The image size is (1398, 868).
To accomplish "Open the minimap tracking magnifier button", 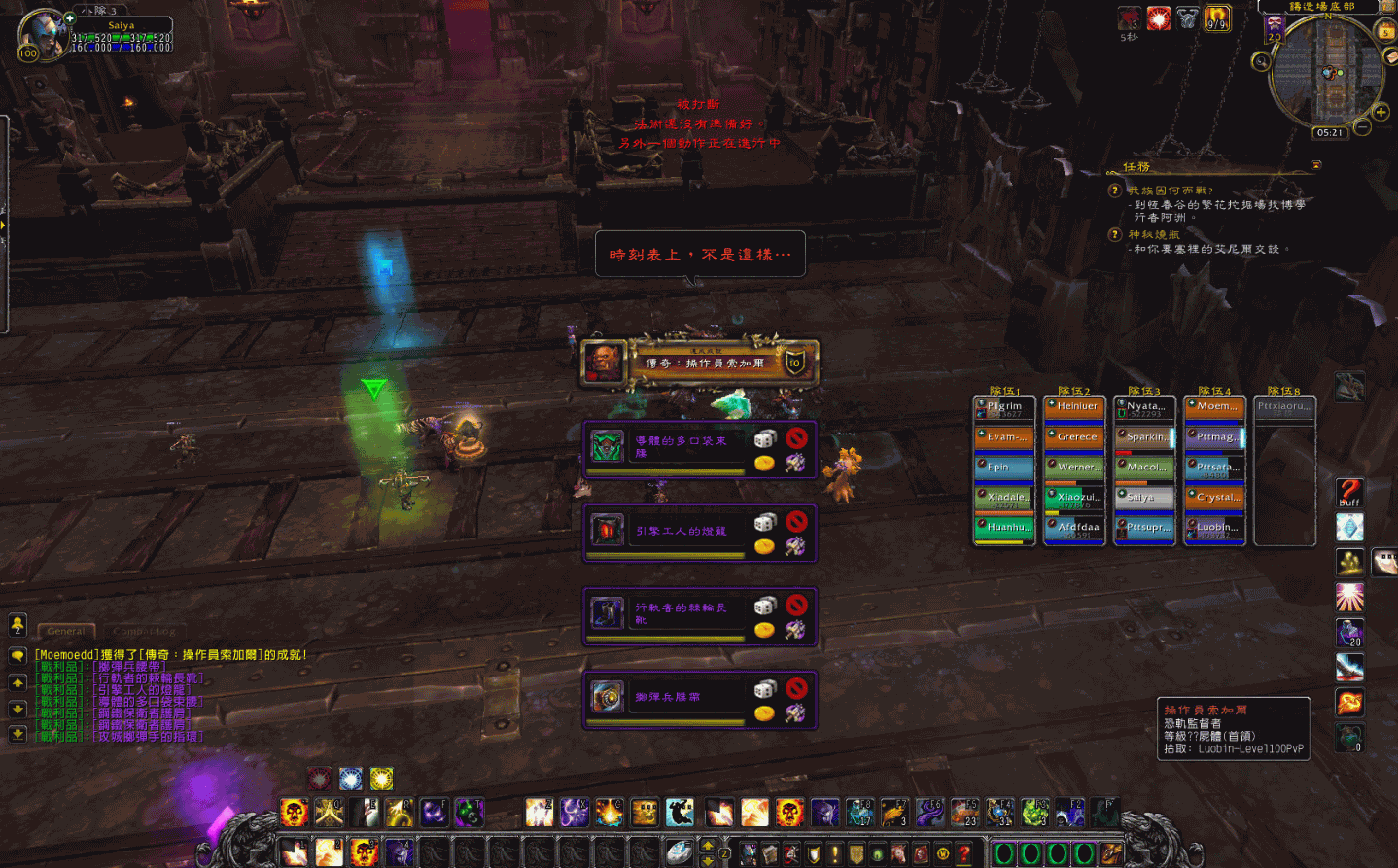I will pos(1261,62).
